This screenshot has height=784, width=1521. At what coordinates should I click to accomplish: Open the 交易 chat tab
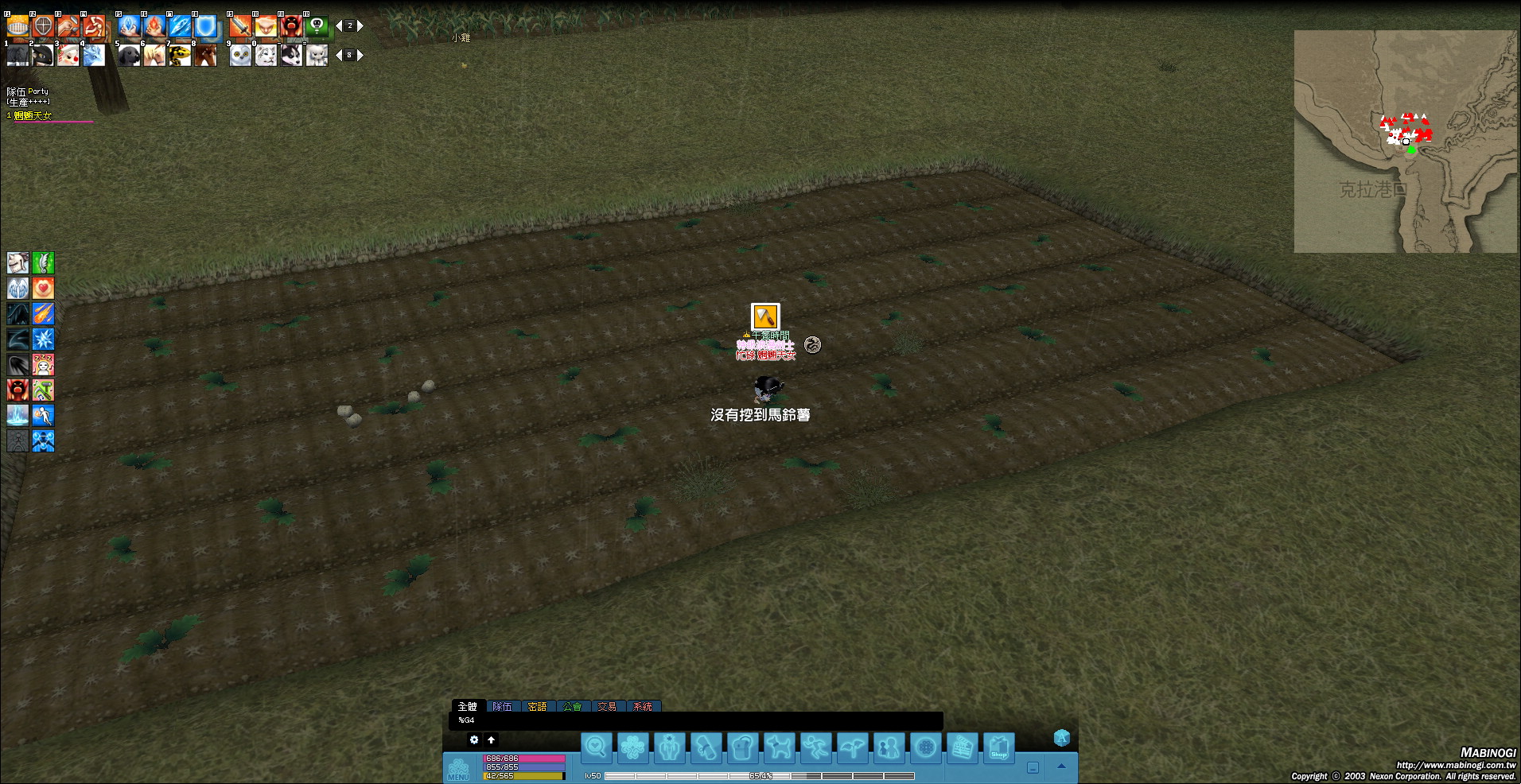tap(608, 706)
